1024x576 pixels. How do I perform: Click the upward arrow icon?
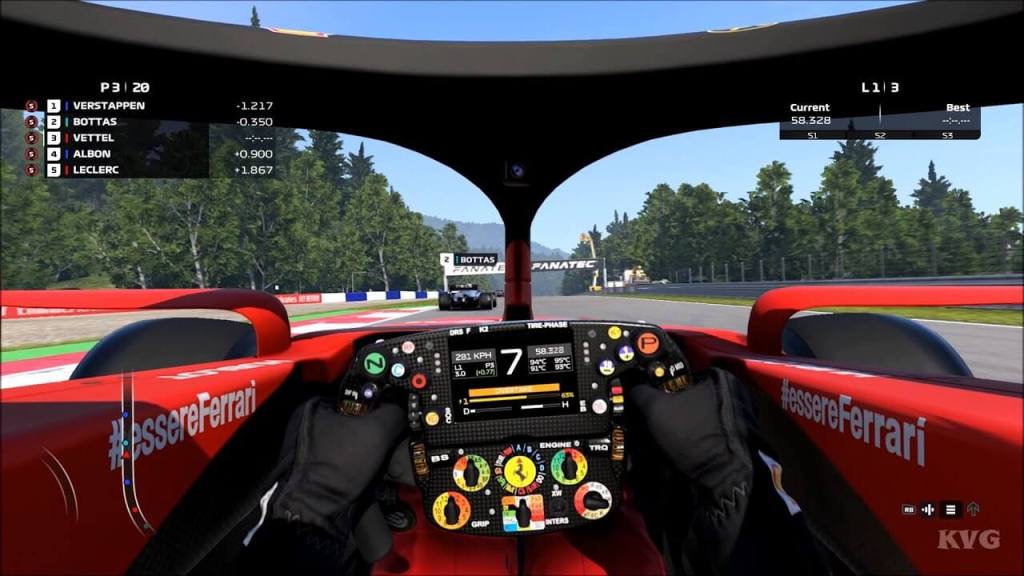pos(974,509)
